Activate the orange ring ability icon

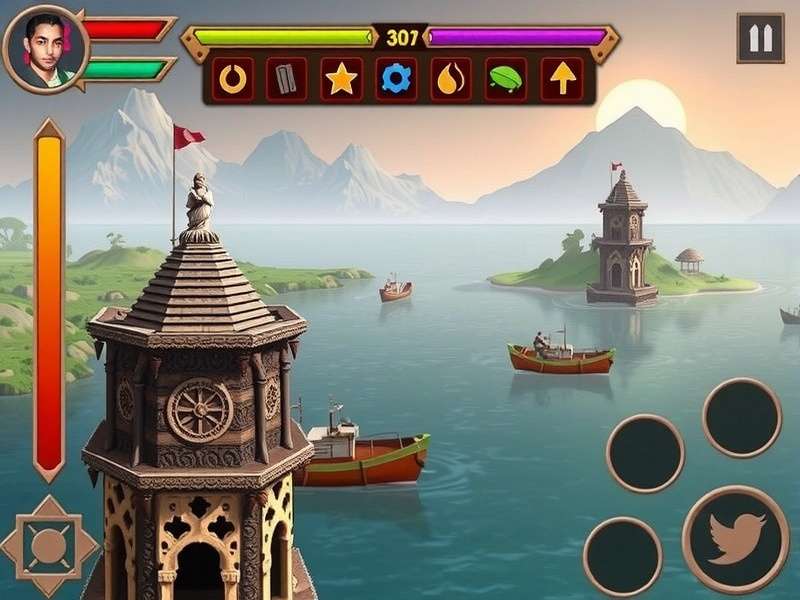click(233, 79)
